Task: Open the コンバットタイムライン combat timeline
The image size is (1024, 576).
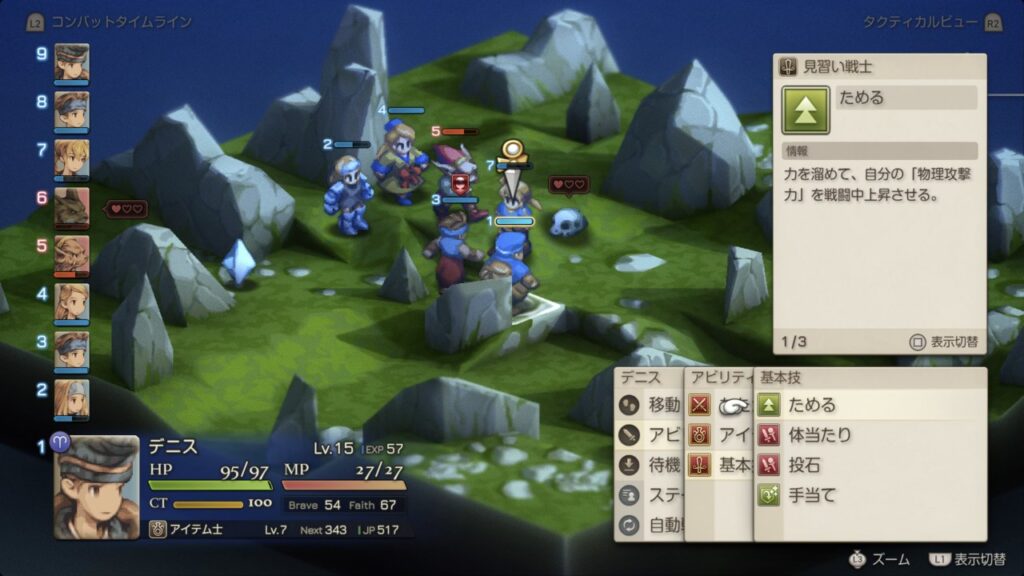Action: [109, 21]
